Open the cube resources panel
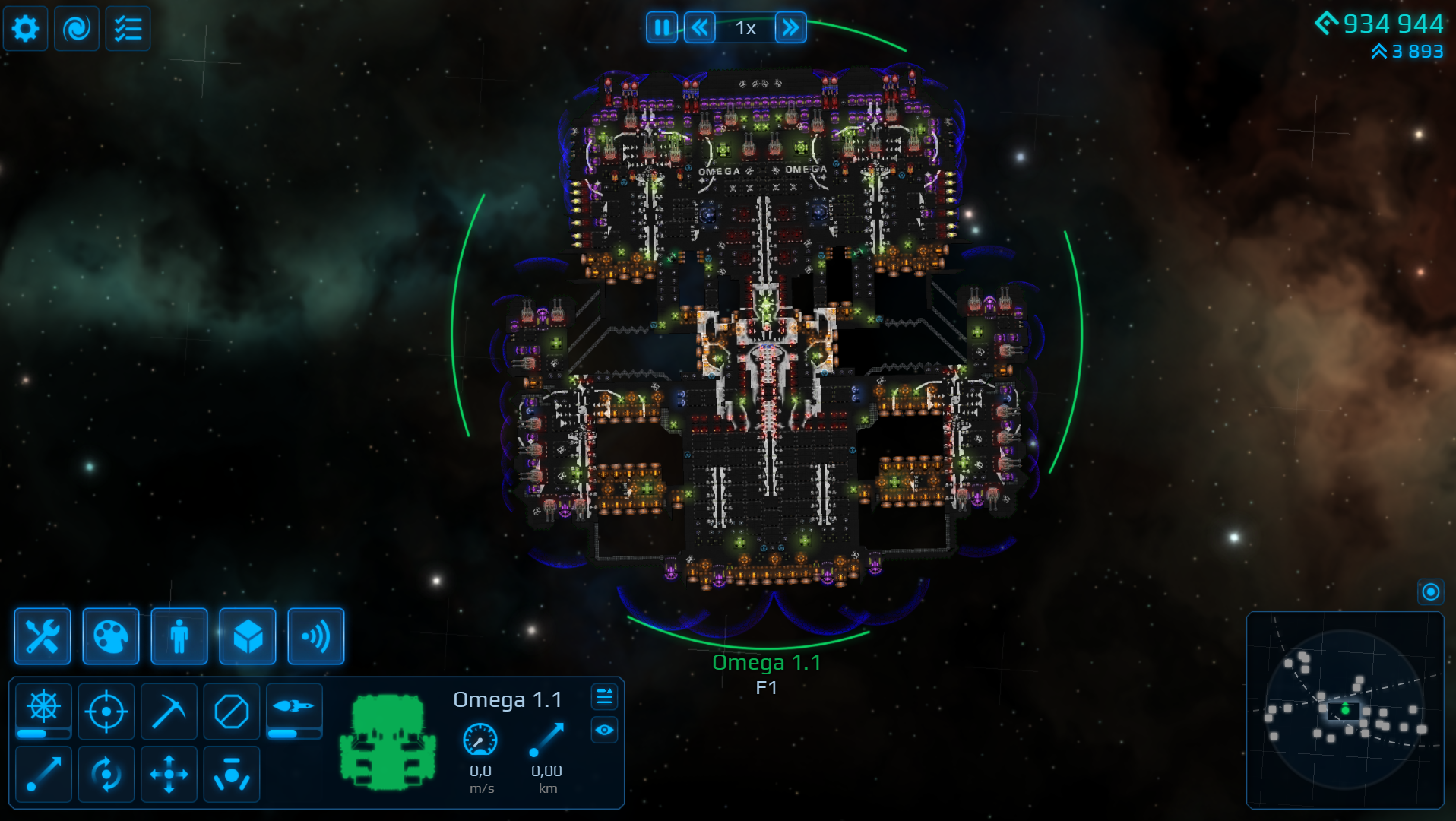The height and width of the screenshot is (821, 1456). click(248, 636)
